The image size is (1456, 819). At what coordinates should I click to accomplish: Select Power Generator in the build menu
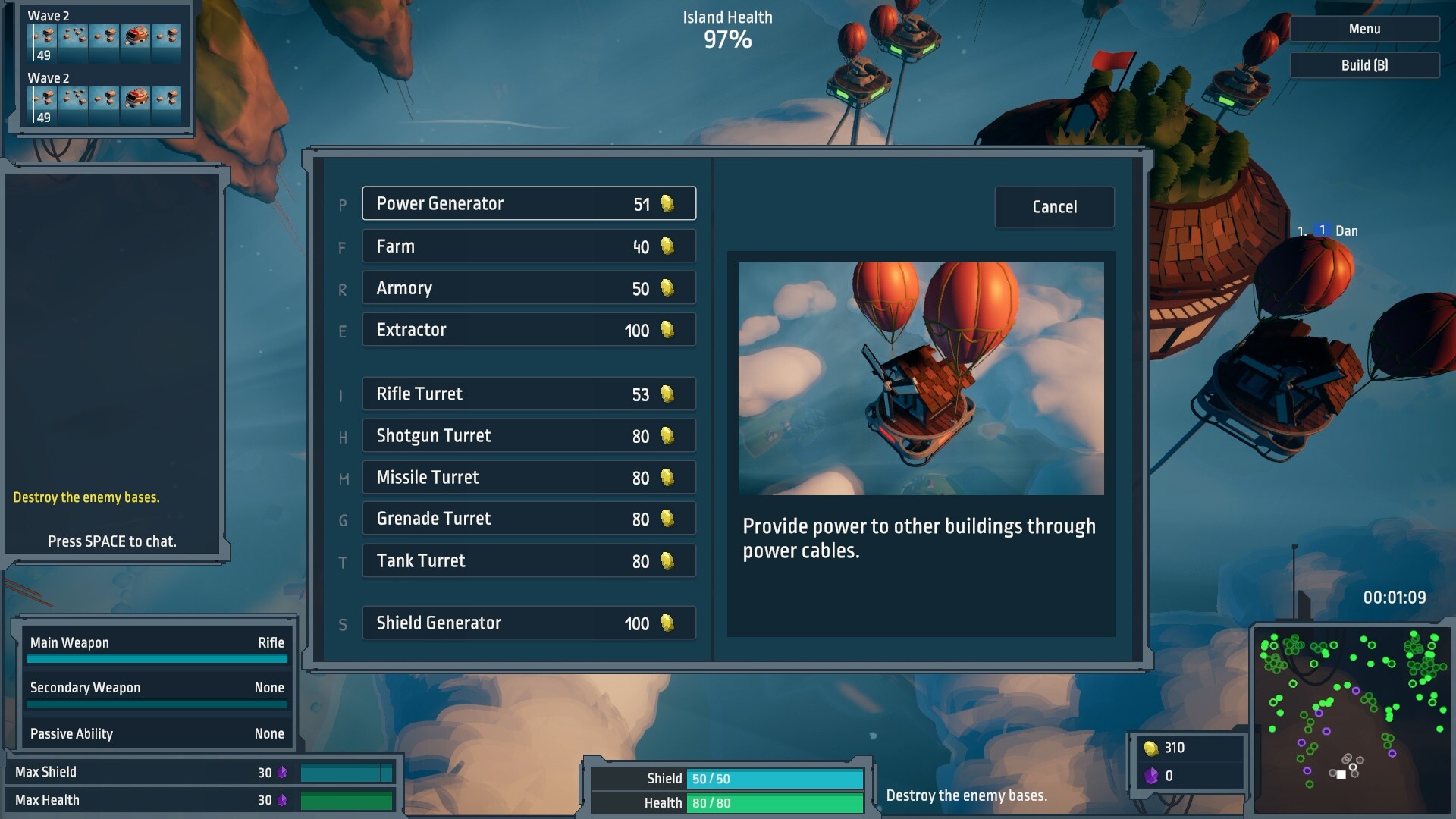pyautogui.click(x=529, y=203)
